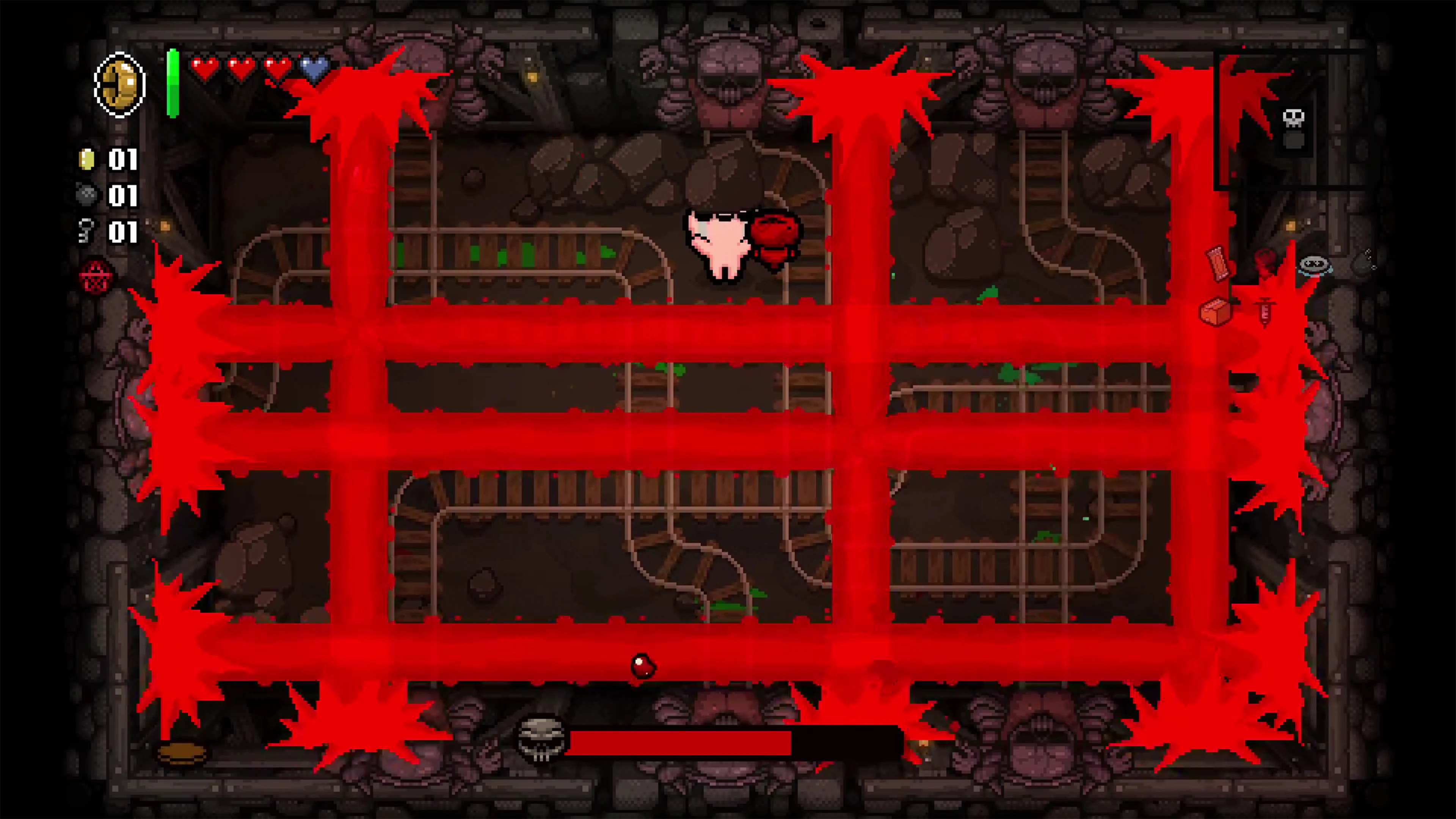
Task: Click the sugar cube box on the right side
Action: pyautogui.click(x=1215, y=312)
